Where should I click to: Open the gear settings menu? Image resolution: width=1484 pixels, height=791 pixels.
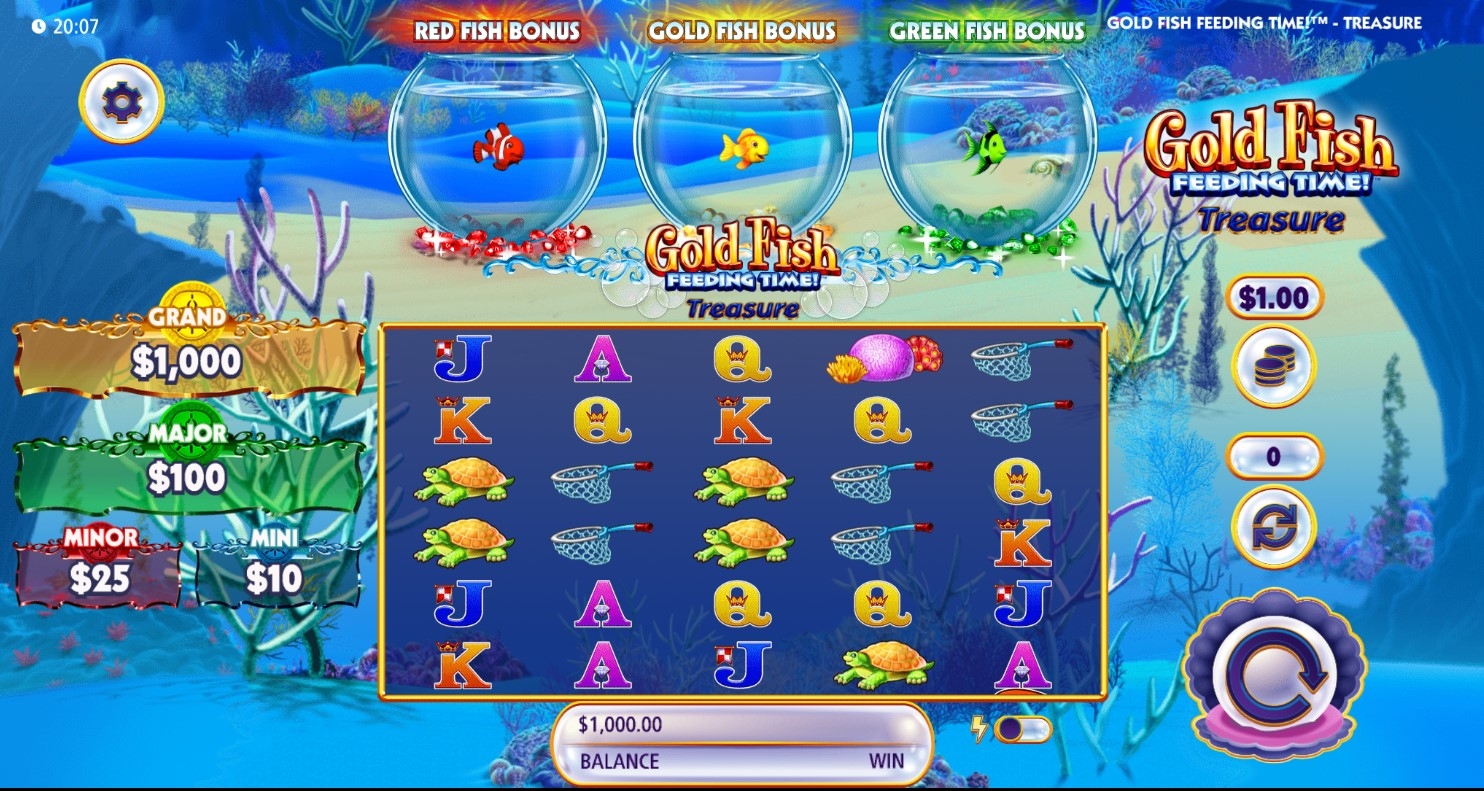point(122,102)
